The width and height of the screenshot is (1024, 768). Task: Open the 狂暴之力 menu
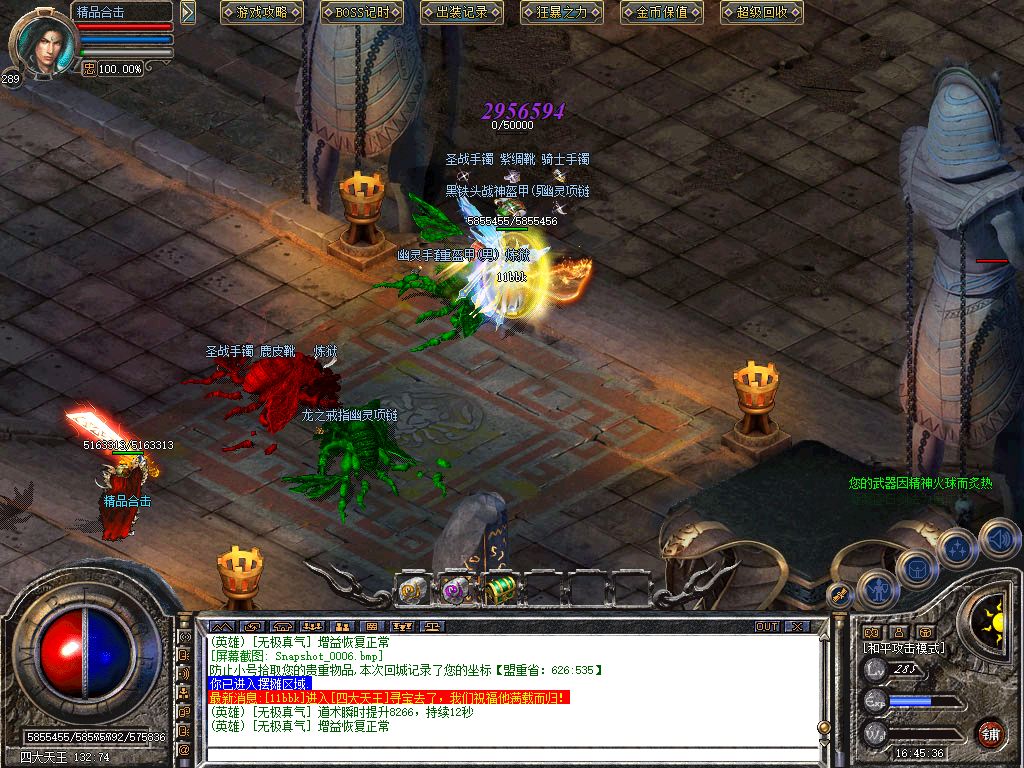(x=562, y=13)
